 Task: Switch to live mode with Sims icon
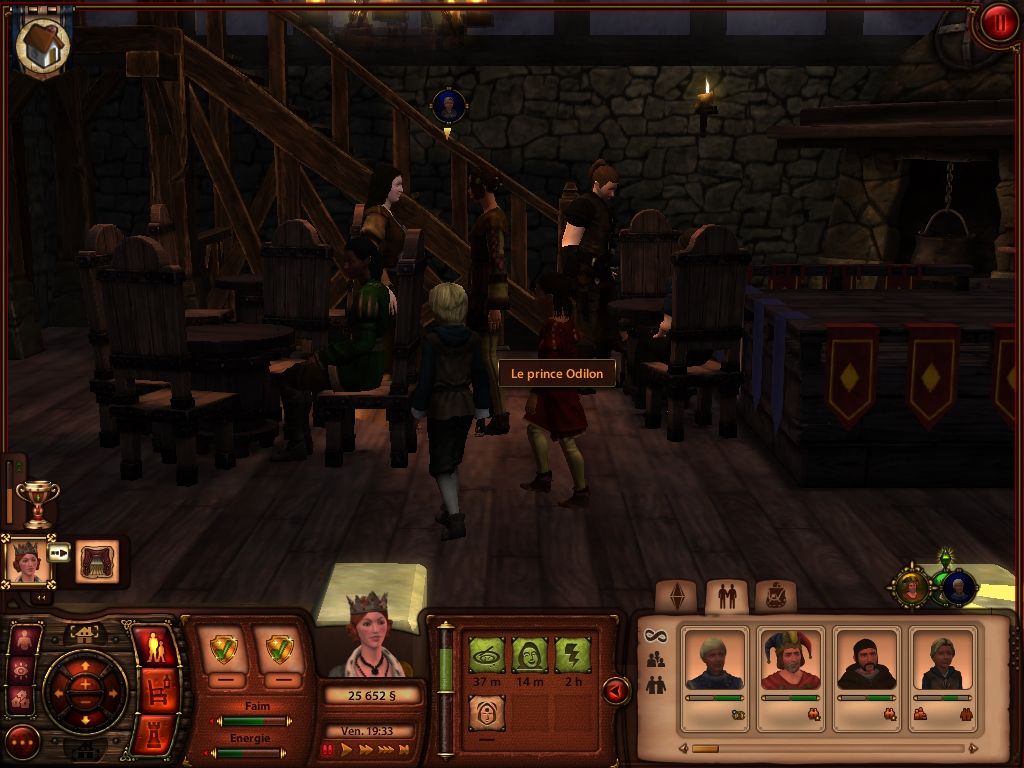click(153, 648)
